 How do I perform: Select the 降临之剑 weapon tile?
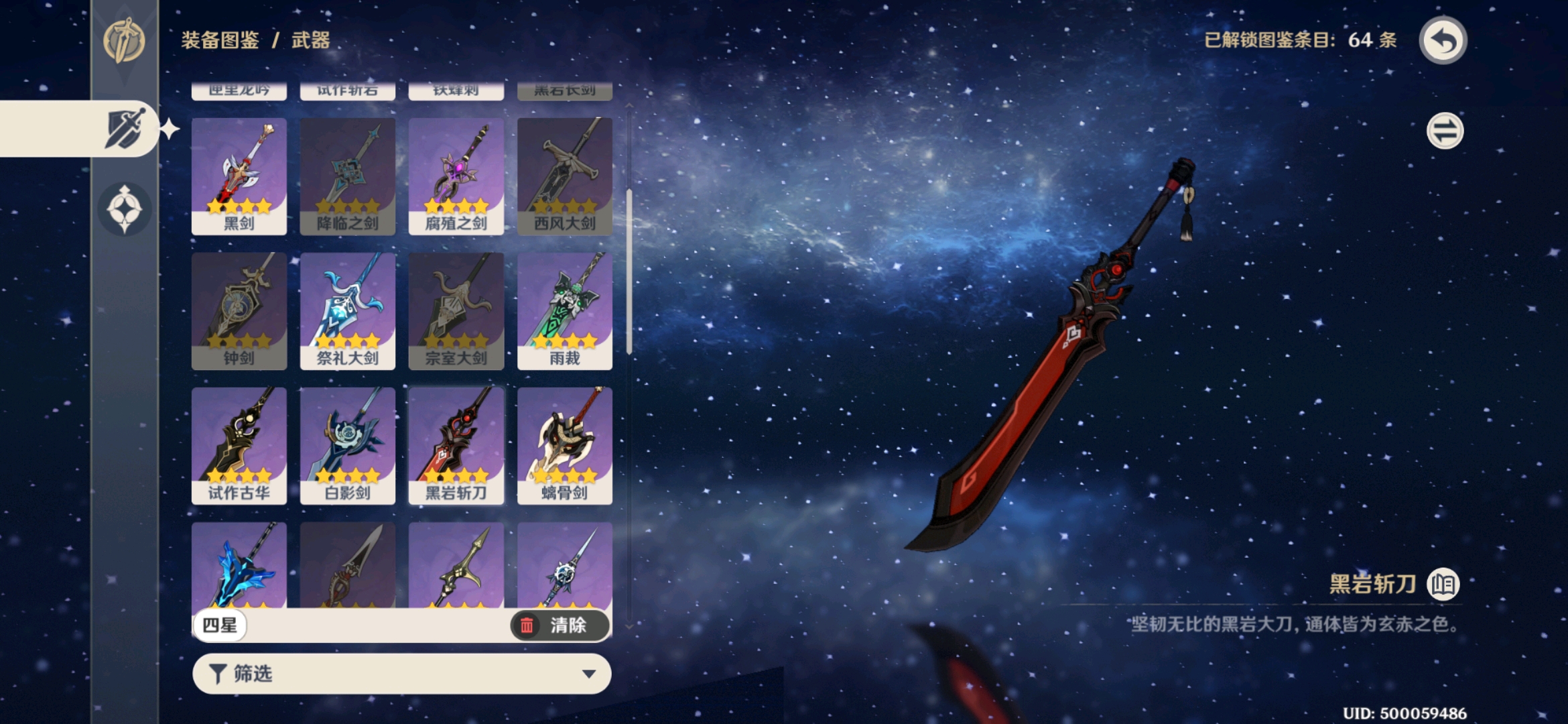[x=348, y=176]
